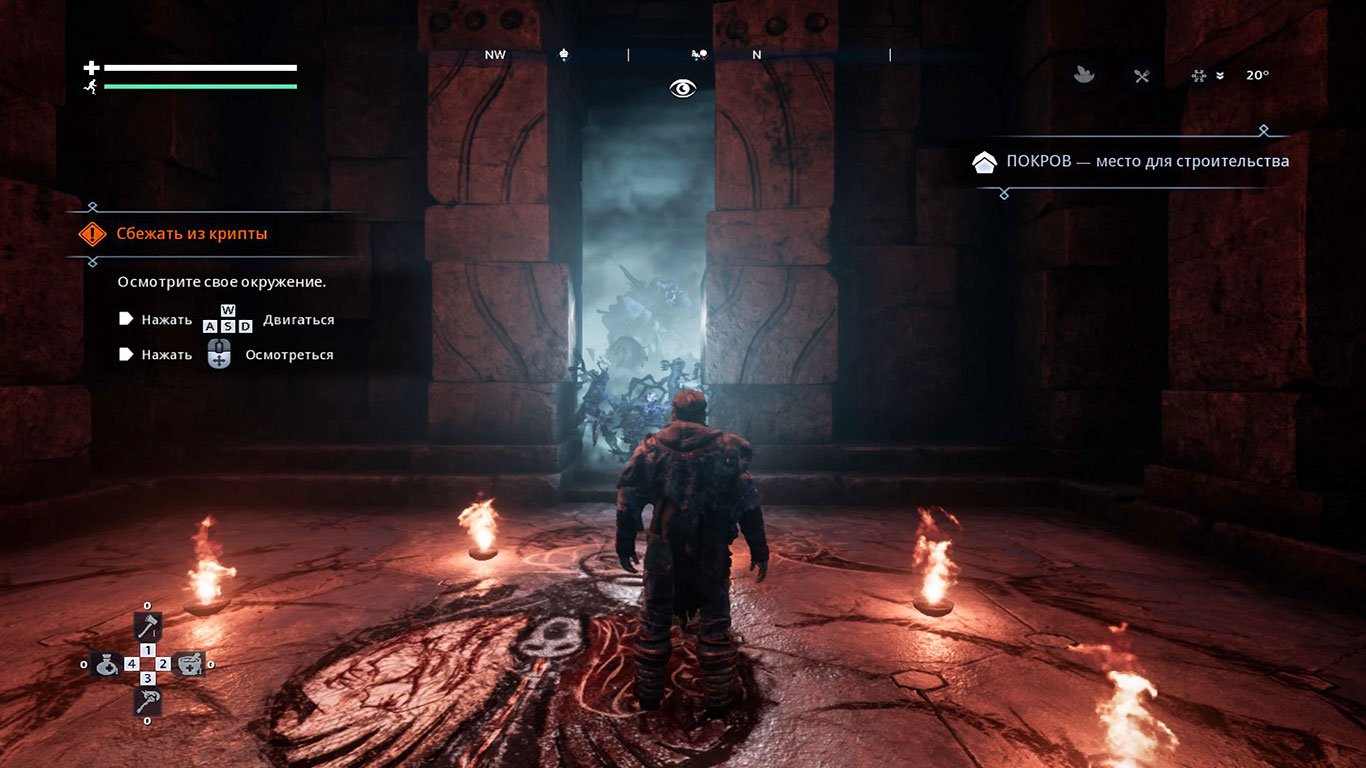Viewport: 1366px width, 768px height.
Task: Select the axe hotbar slot
Action: pyautogui.click(x=147, y=627)
